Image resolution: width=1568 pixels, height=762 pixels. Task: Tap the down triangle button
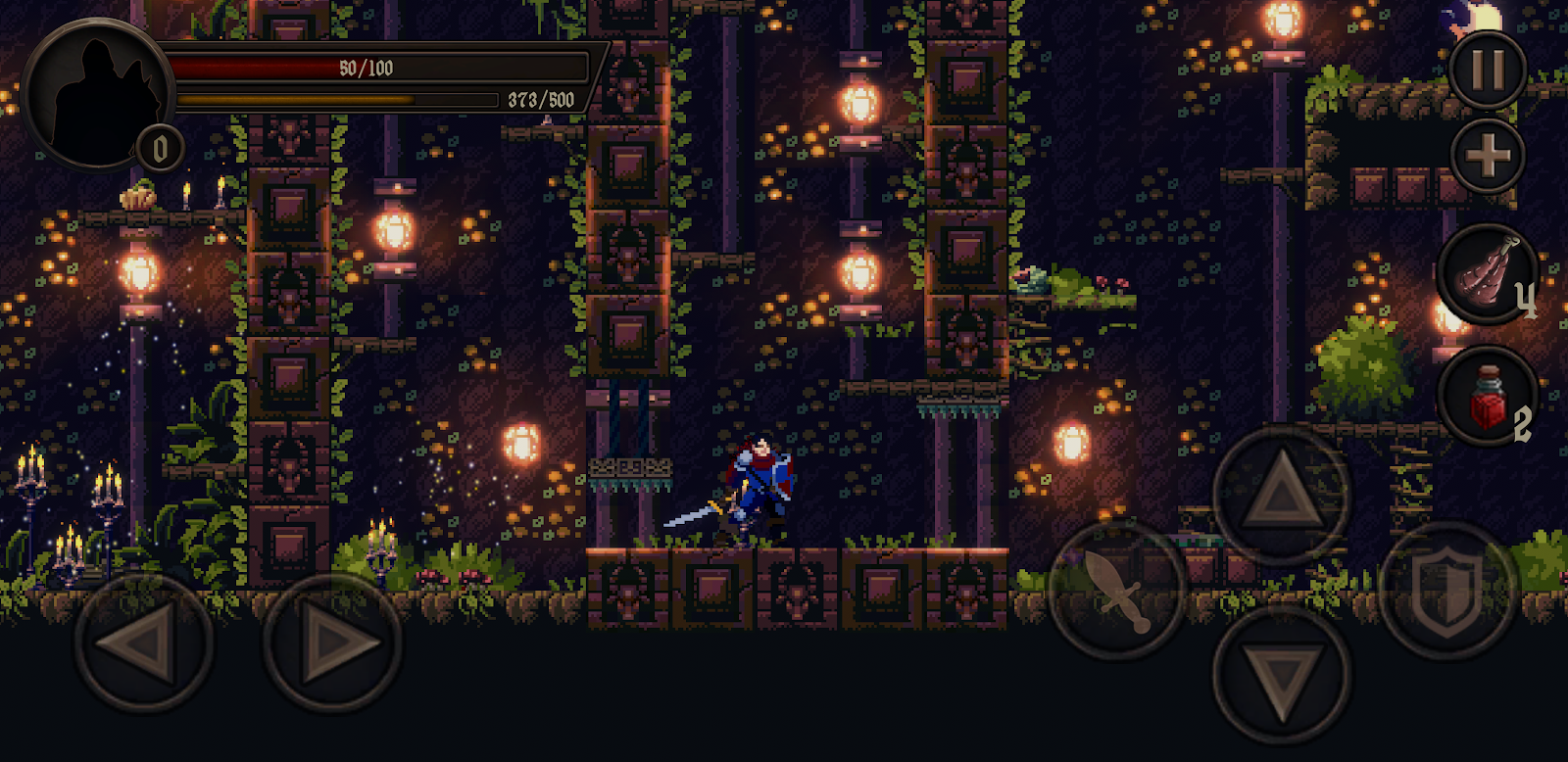(1281, 674)
